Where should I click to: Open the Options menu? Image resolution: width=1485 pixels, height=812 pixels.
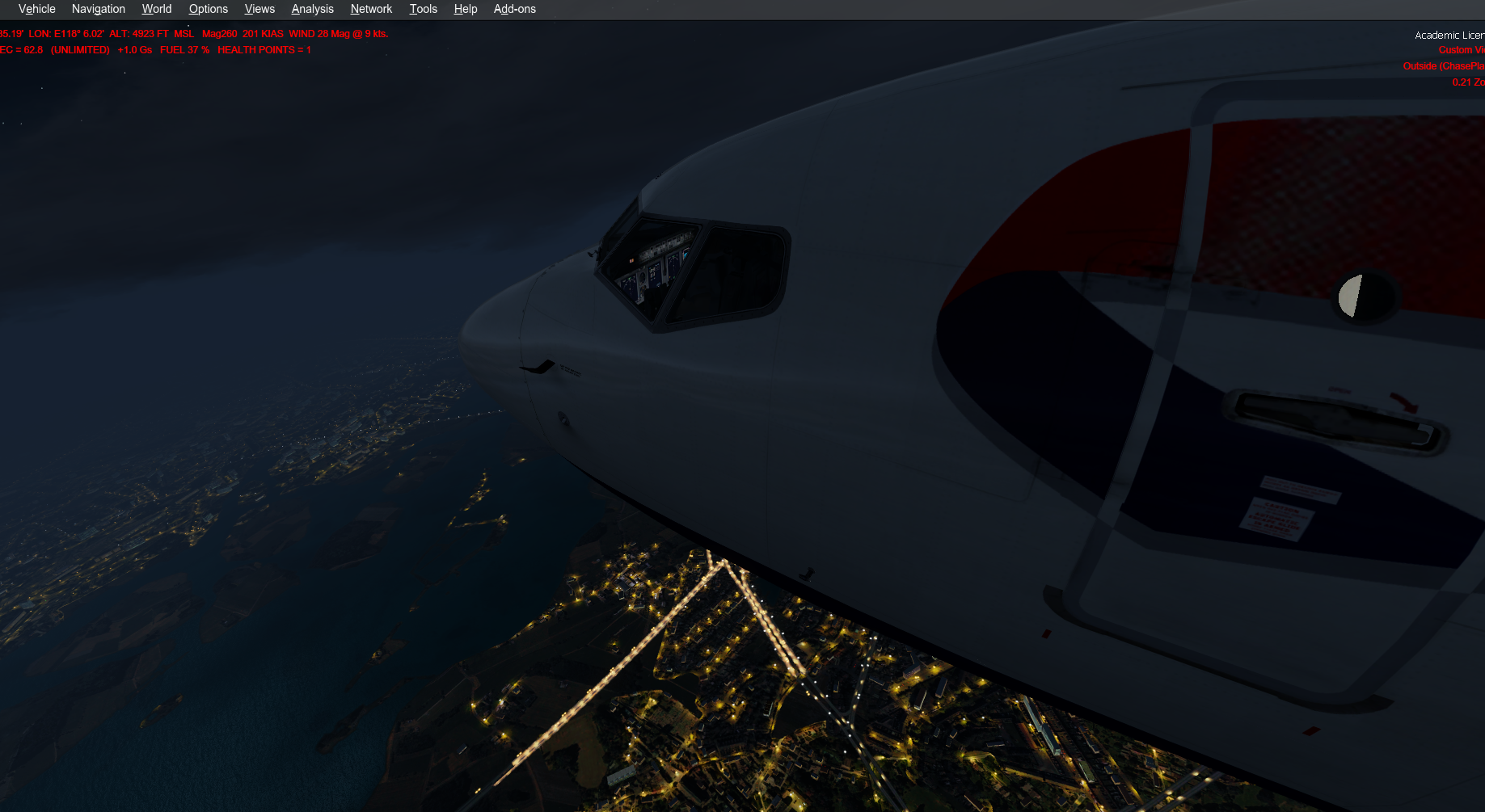click(x=208, y=9)
